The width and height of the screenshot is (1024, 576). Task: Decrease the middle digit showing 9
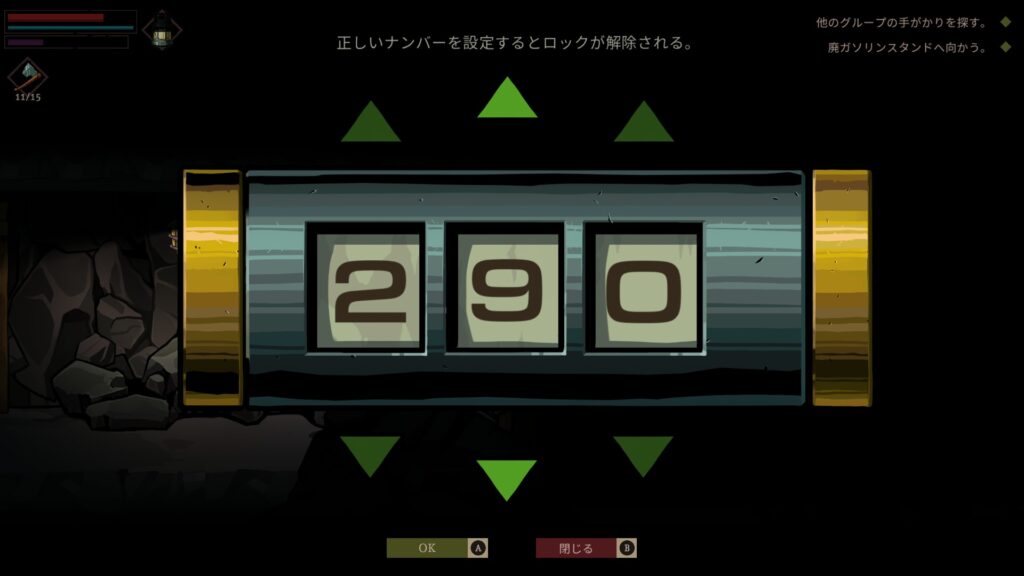pyautogui.click(x=507, y=478)
